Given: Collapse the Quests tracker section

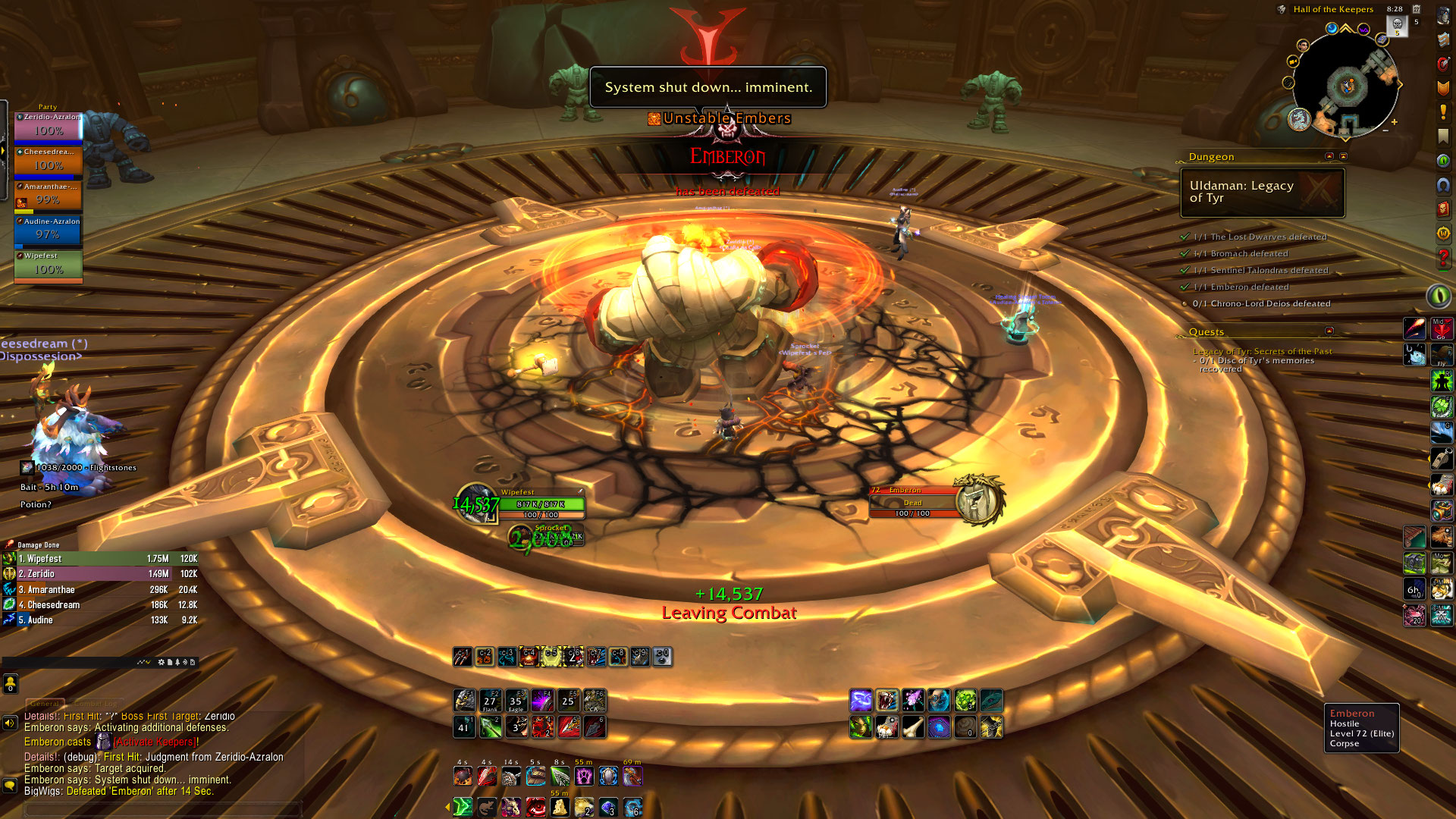Looking at the screenshot, I should pos(1329,331).
